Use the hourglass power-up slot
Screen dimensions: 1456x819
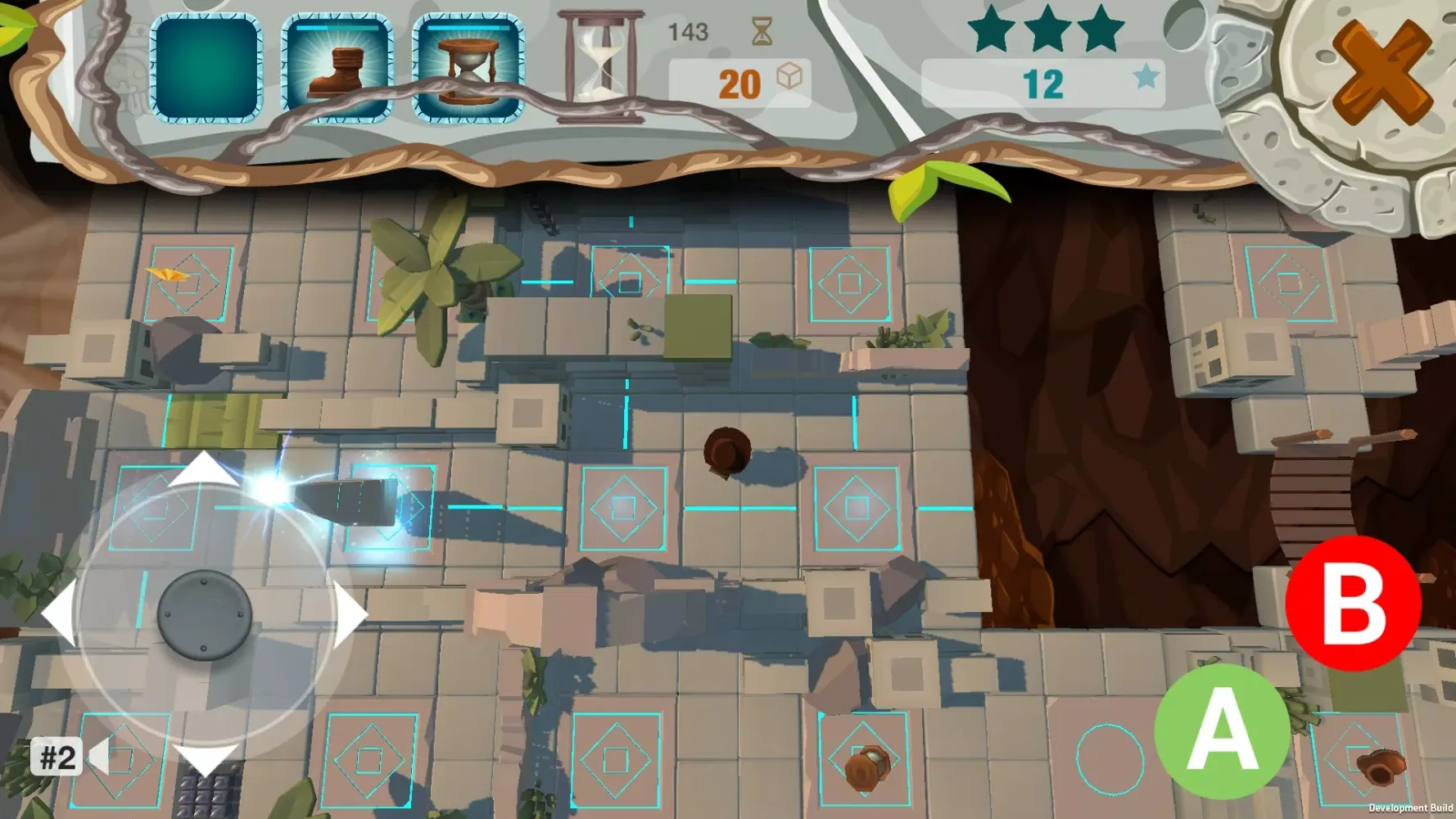tap(468, 69)
